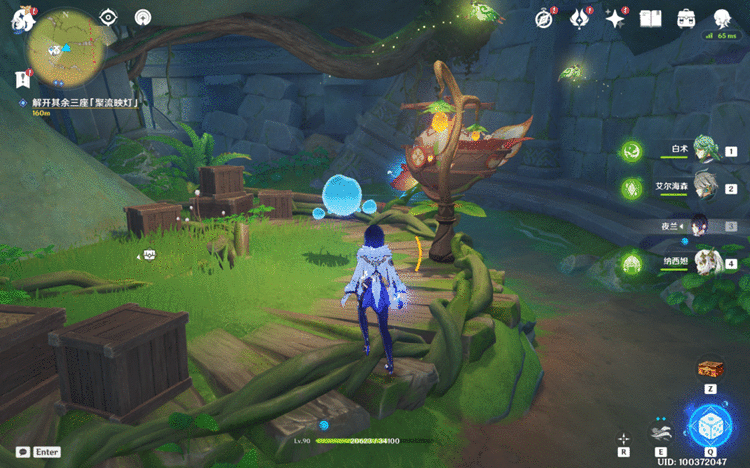Image resolution: width=750 pixels, height=468 pixels.
Task: Use the Elemental Skill icon
Action: (659, 433)
